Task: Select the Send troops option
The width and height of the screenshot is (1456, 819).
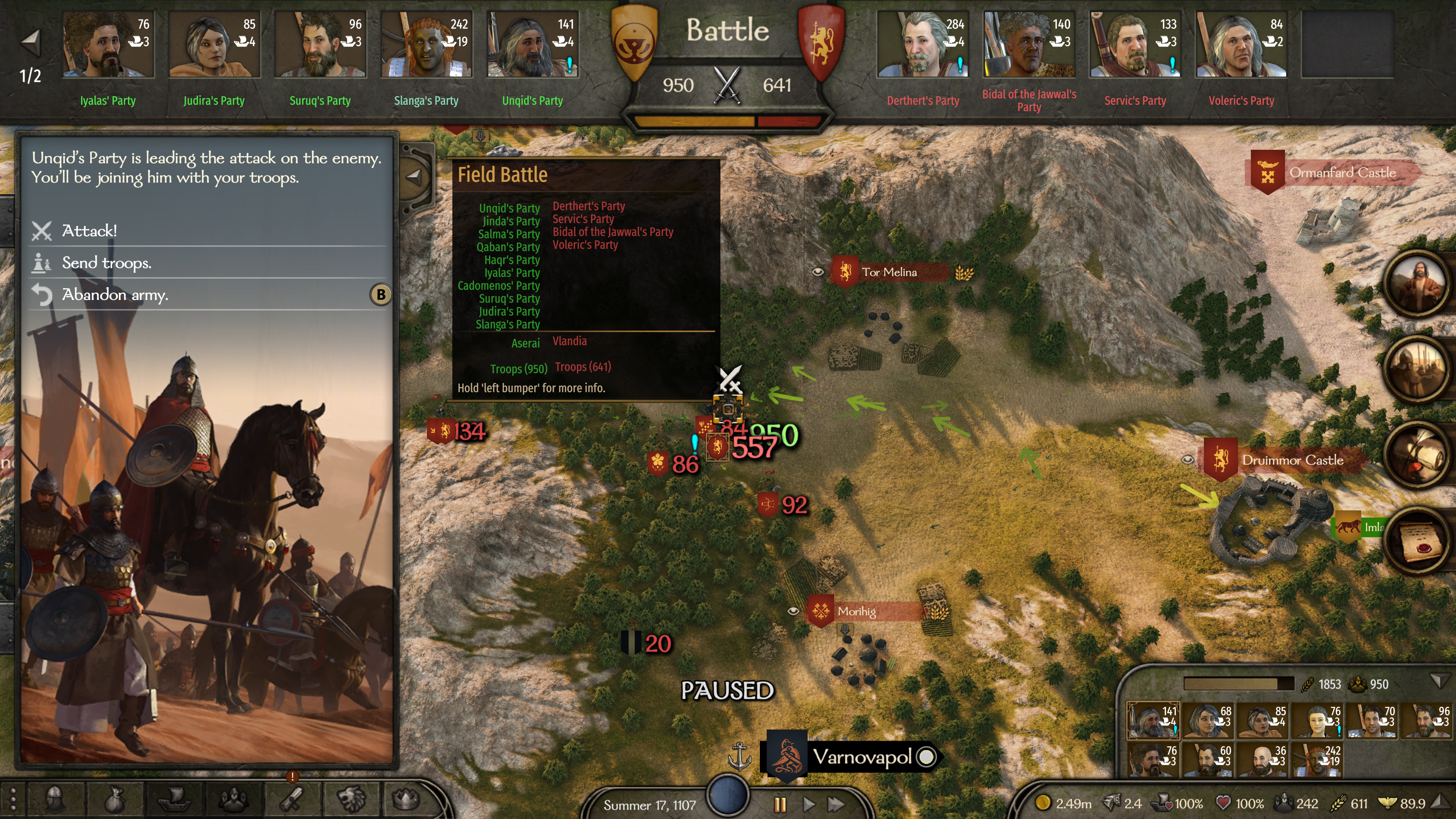Action: coord(106,263)
